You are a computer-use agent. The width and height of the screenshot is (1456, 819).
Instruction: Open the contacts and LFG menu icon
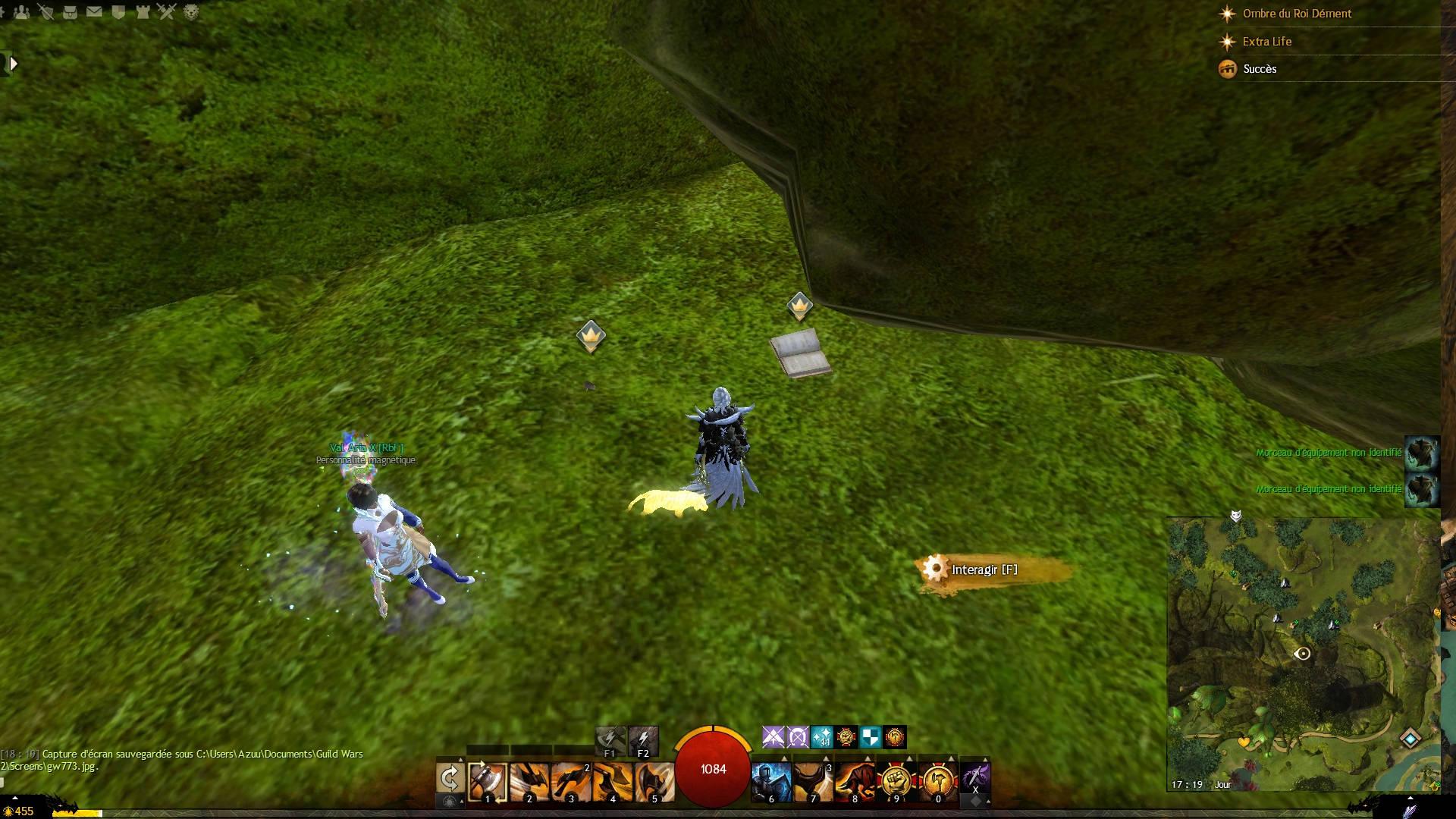coord(21,11)
